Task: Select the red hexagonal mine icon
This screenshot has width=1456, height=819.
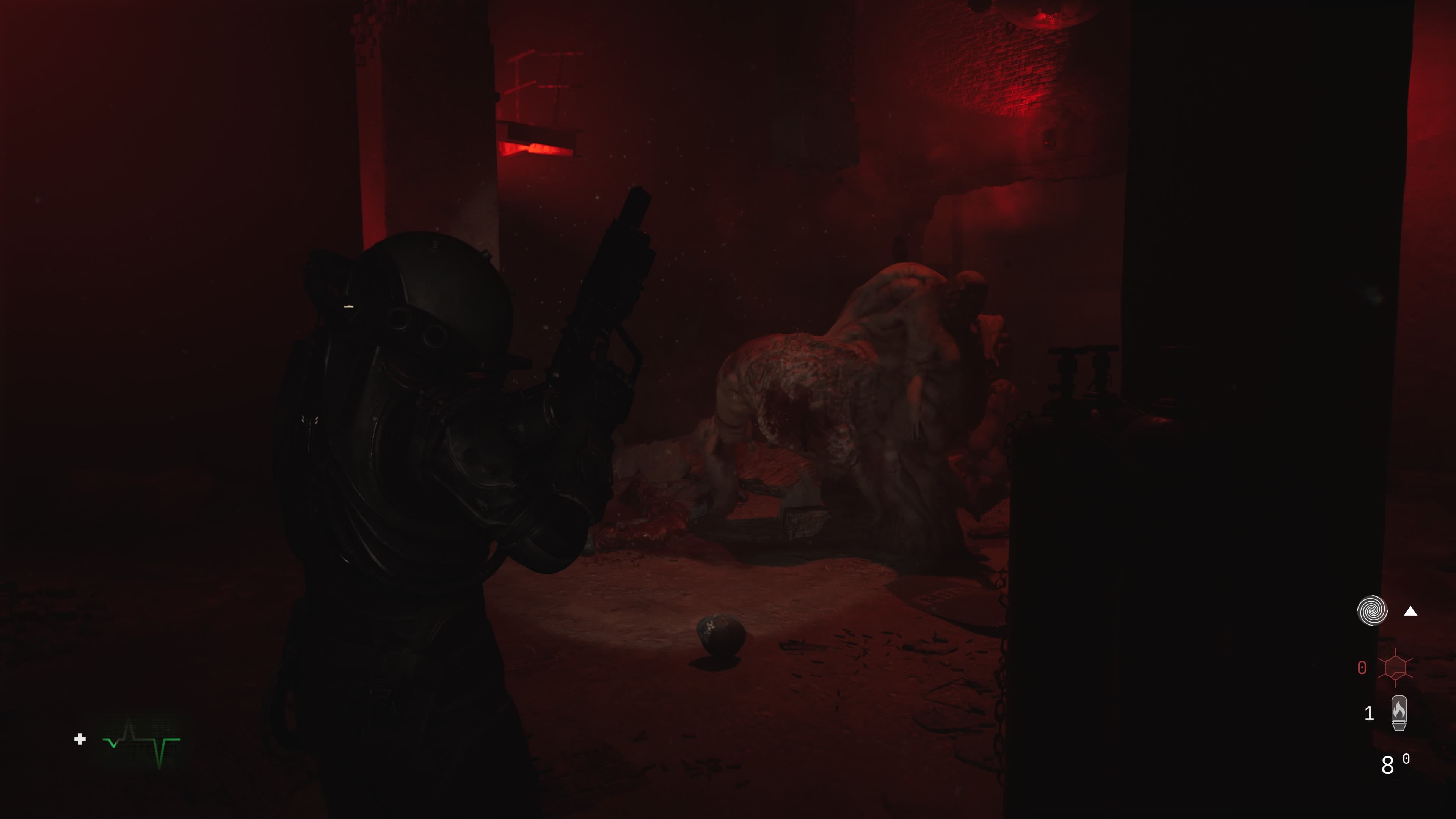Action: tap(1395, 667)
